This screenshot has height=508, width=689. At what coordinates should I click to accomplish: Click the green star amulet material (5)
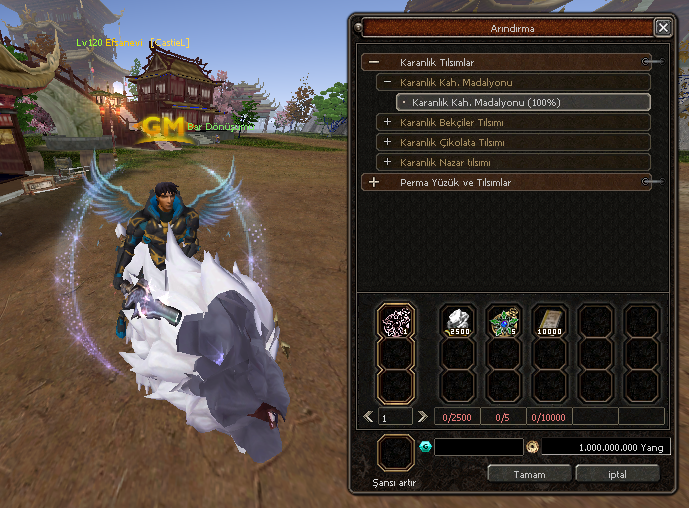[503, 321]
